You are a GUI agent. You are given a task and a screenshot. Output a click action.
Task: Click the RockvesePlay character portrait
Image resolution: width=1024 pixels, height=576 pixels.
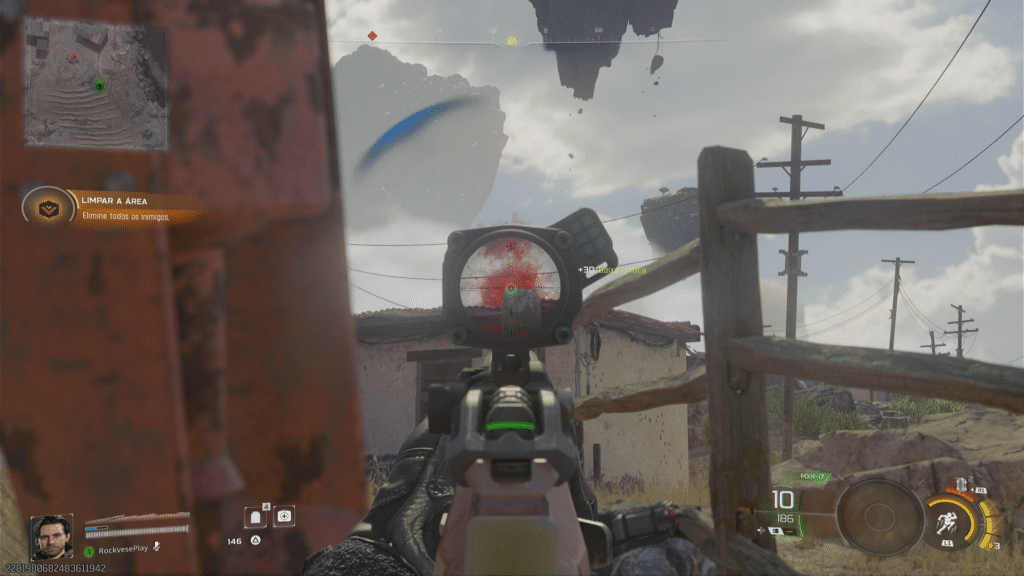click(x=51, y=537)
